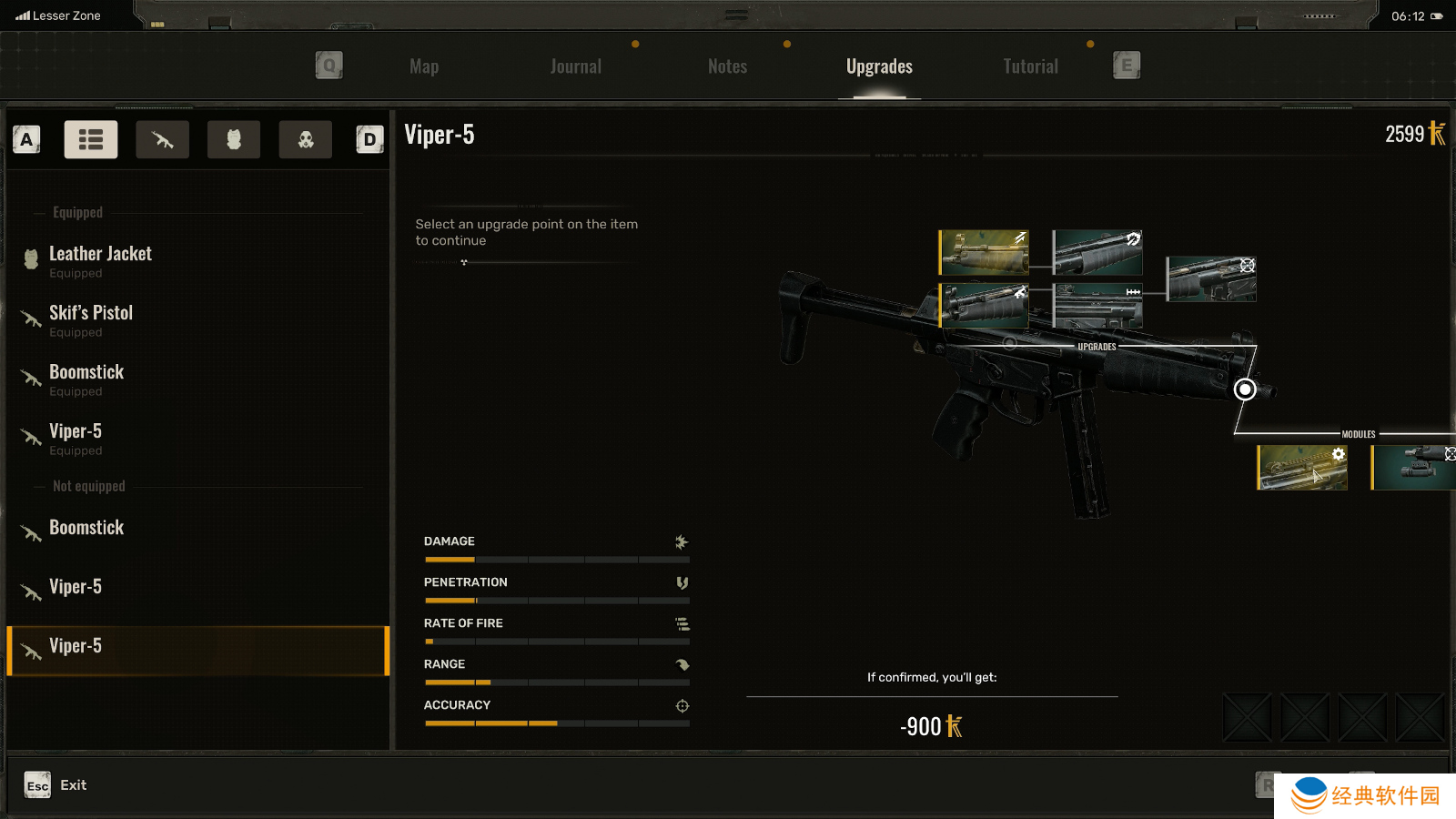Select the module thumbnail with gear icon
The image size is (1456, 819).
(1302, 468)
